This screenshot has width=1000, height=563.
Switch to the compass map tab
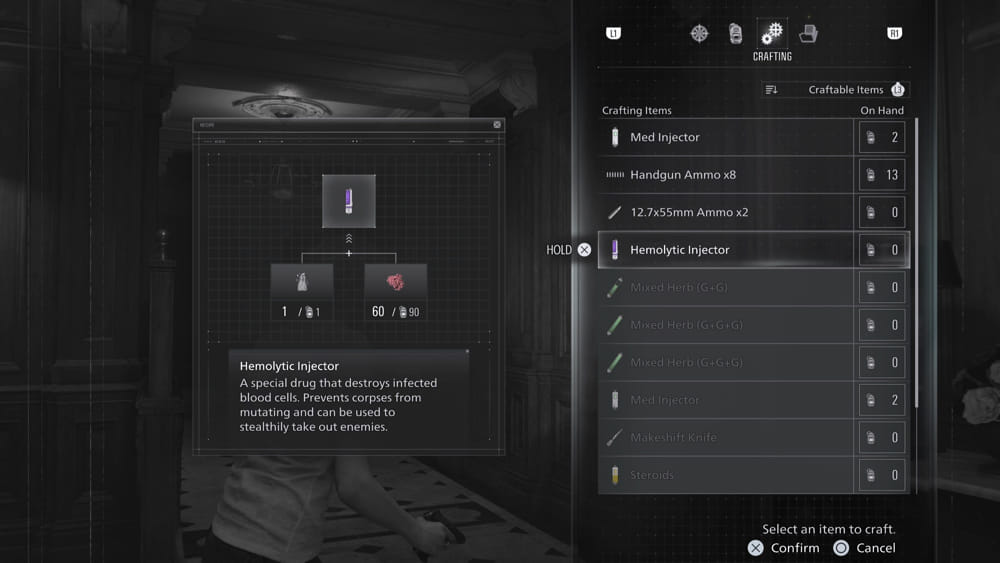click(700, 33)
